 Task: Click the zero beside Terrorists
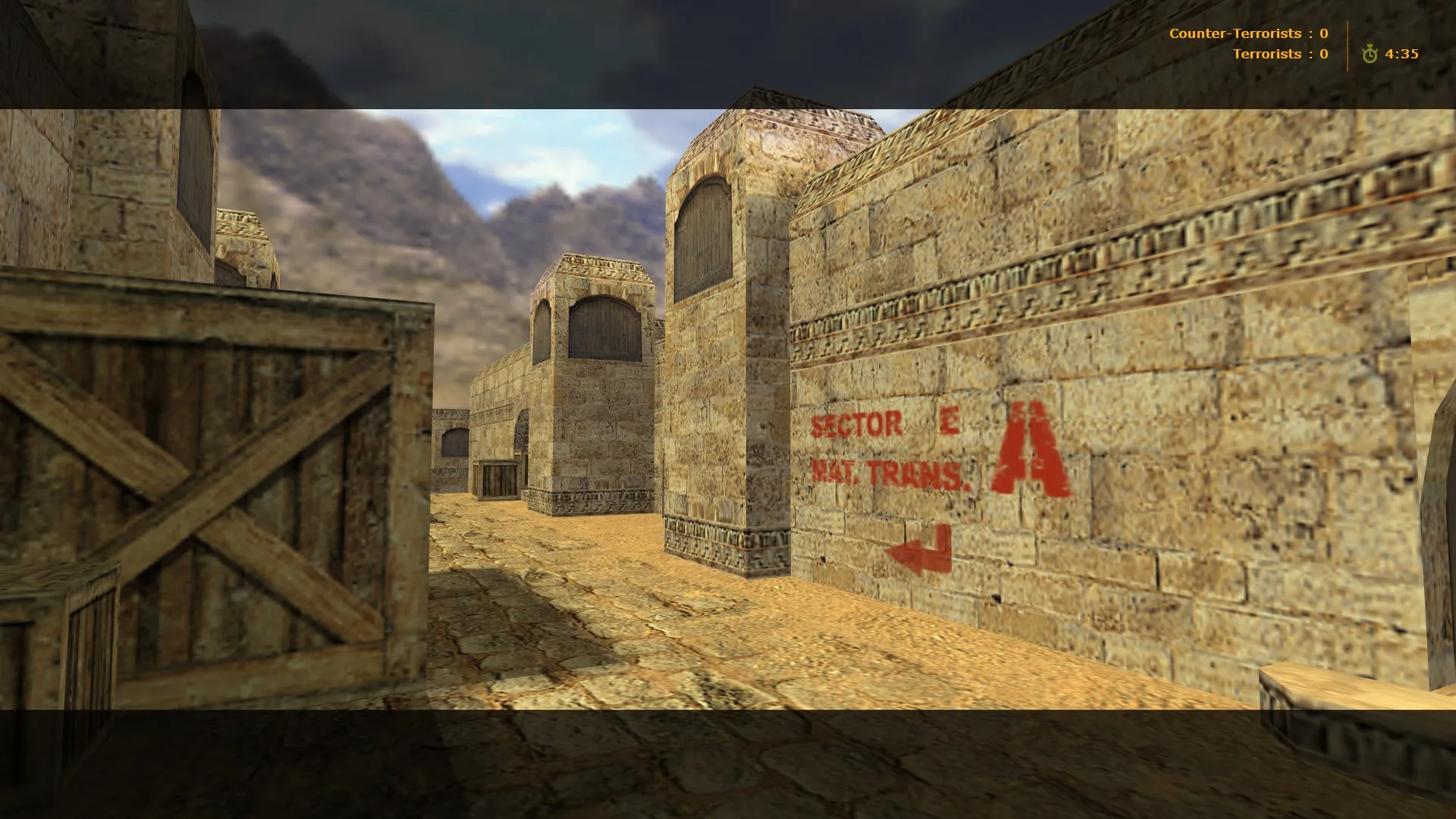pyautogui.click(x=1323, y=54)
